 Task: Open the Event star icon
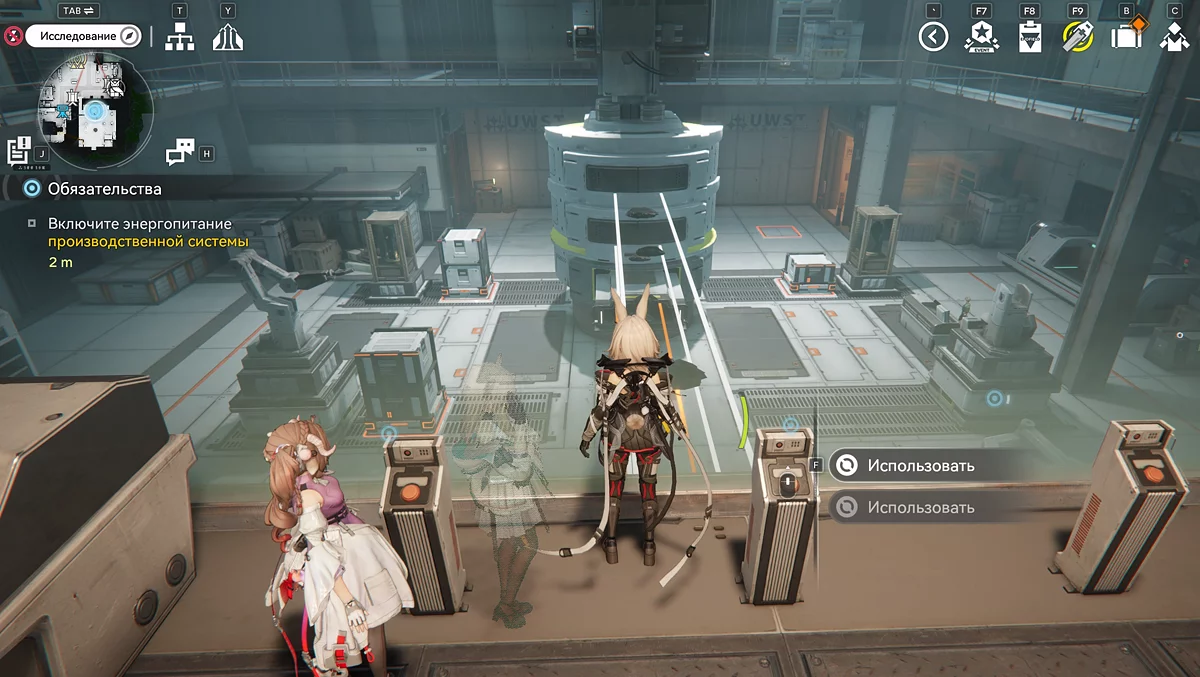click(978, 38)
